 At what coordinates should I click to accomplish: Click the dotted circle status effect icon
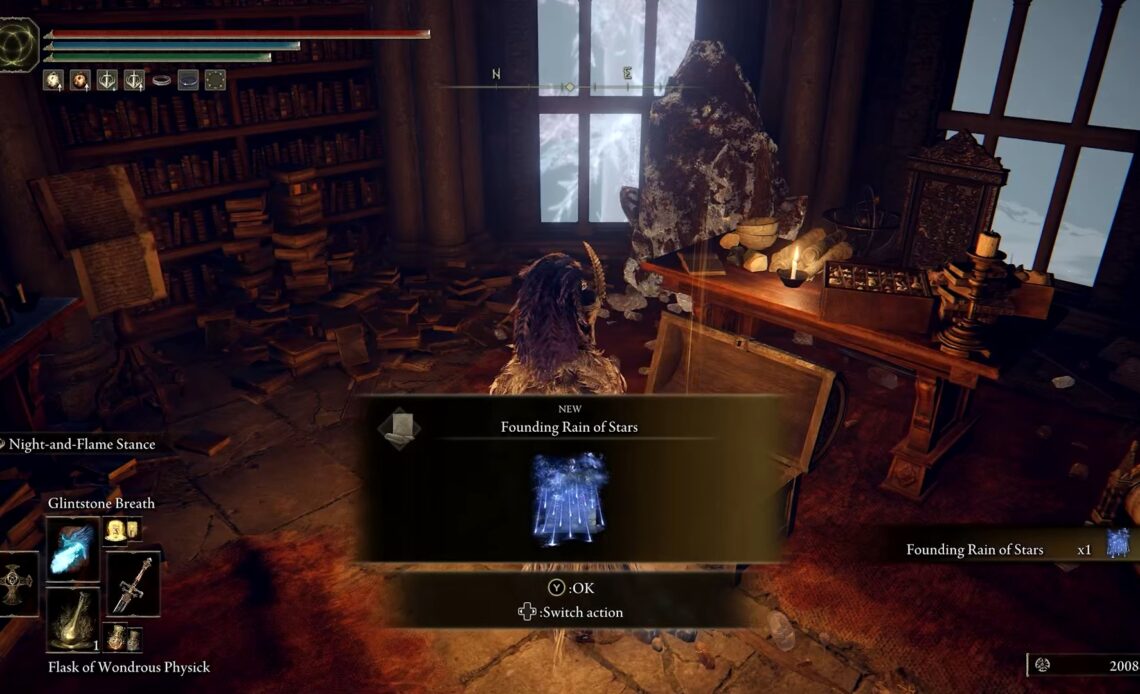(x=215, y=80)
